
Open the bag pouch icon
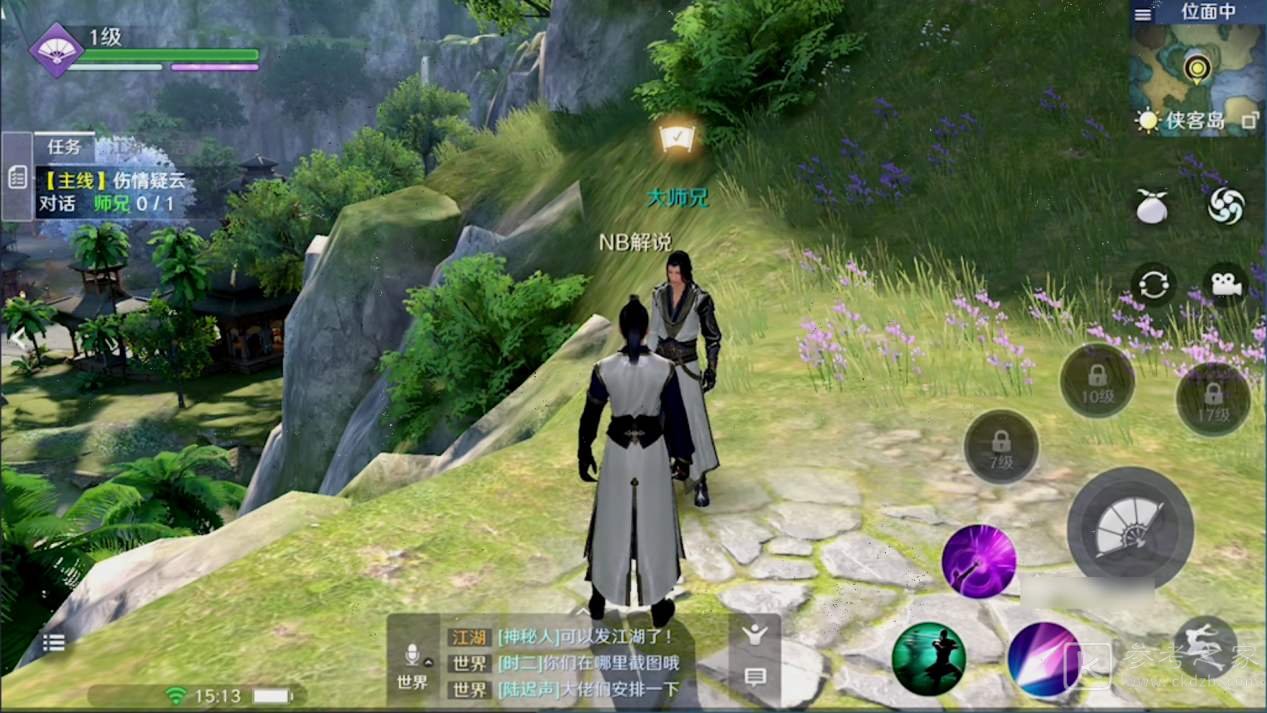1152,206
